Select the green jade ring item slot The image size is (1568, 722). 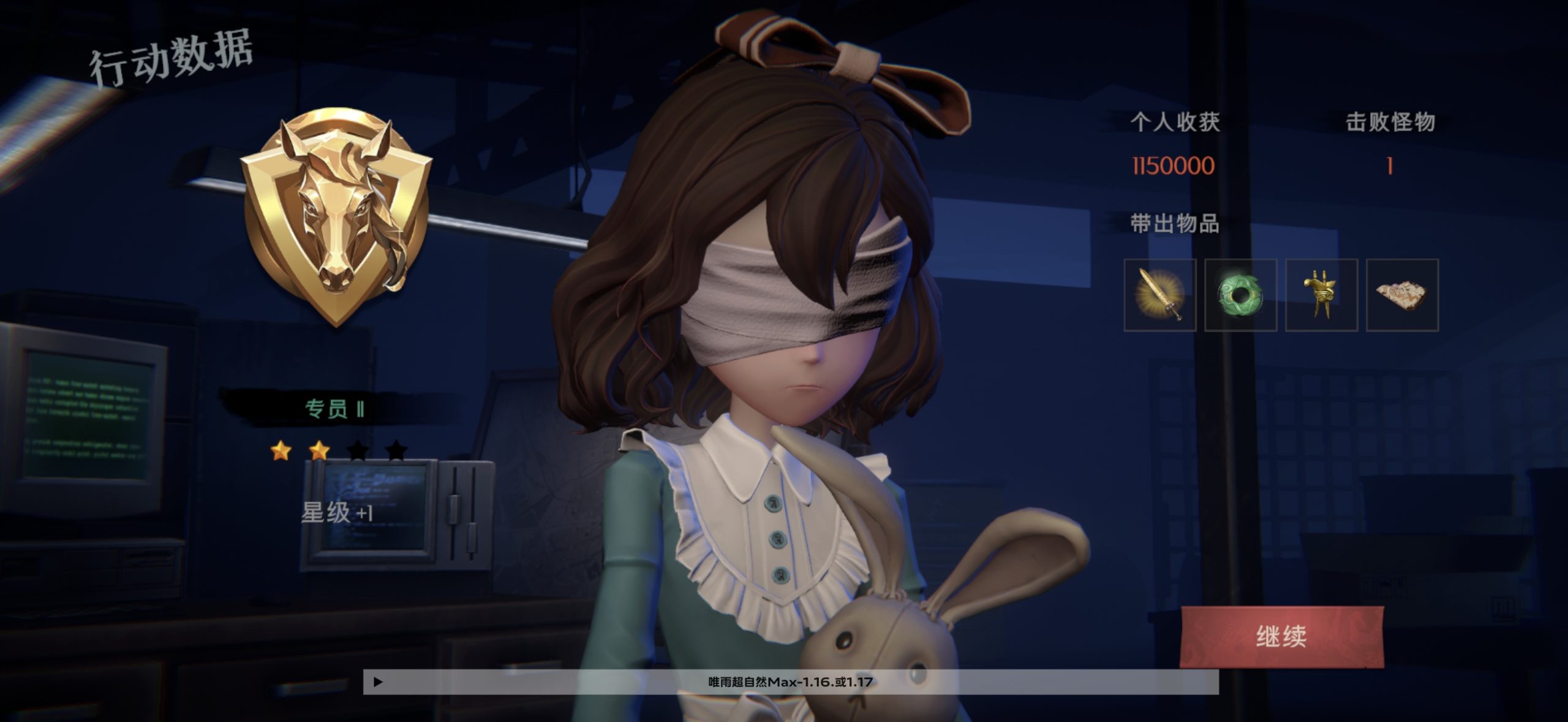click(1240, 295)
